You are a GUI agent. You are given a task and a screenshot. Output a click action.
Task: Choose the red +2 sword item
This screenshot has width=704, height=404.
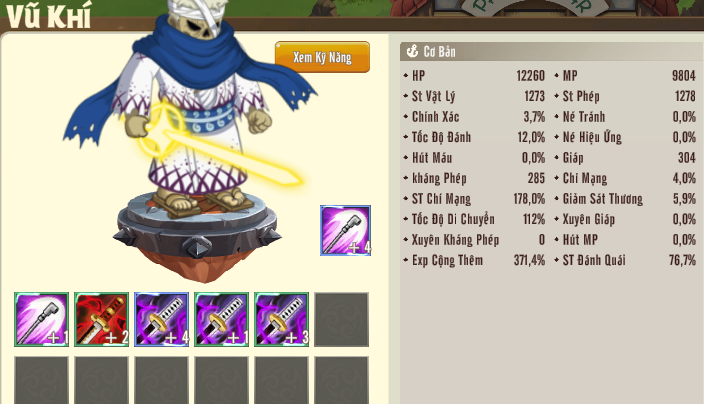[101, 320]
